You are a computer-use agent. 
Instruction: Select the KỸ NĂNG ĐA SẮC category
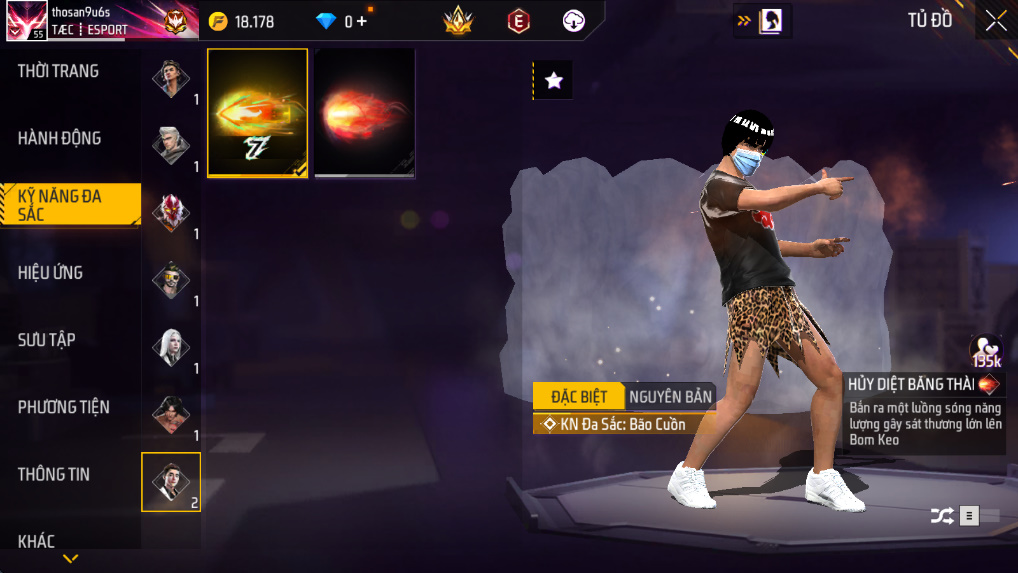coord(60,204)
